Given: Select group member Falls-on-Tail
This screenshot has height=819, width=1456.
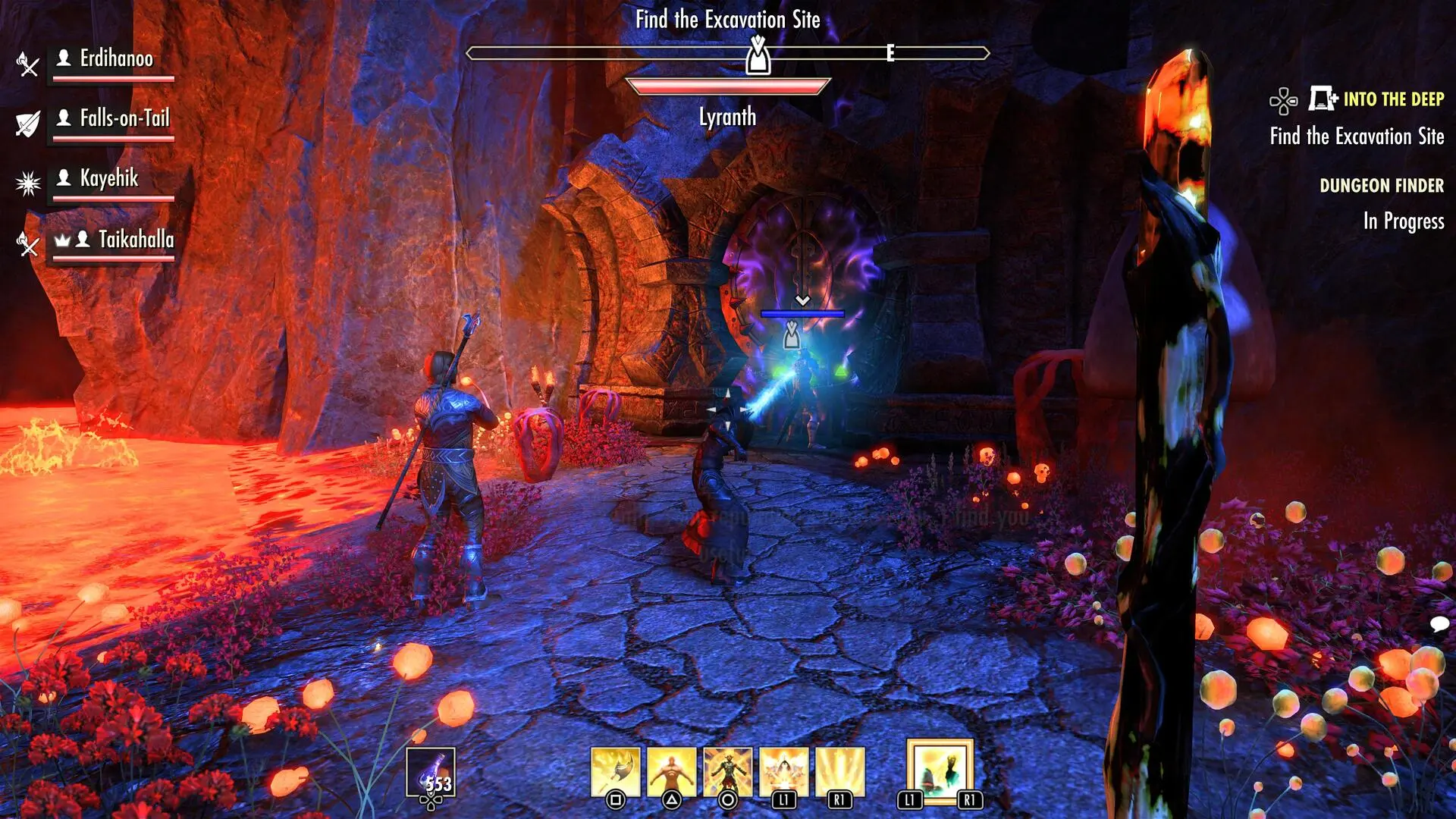Looking at the screenshot, I should click(x=124, y=119).
